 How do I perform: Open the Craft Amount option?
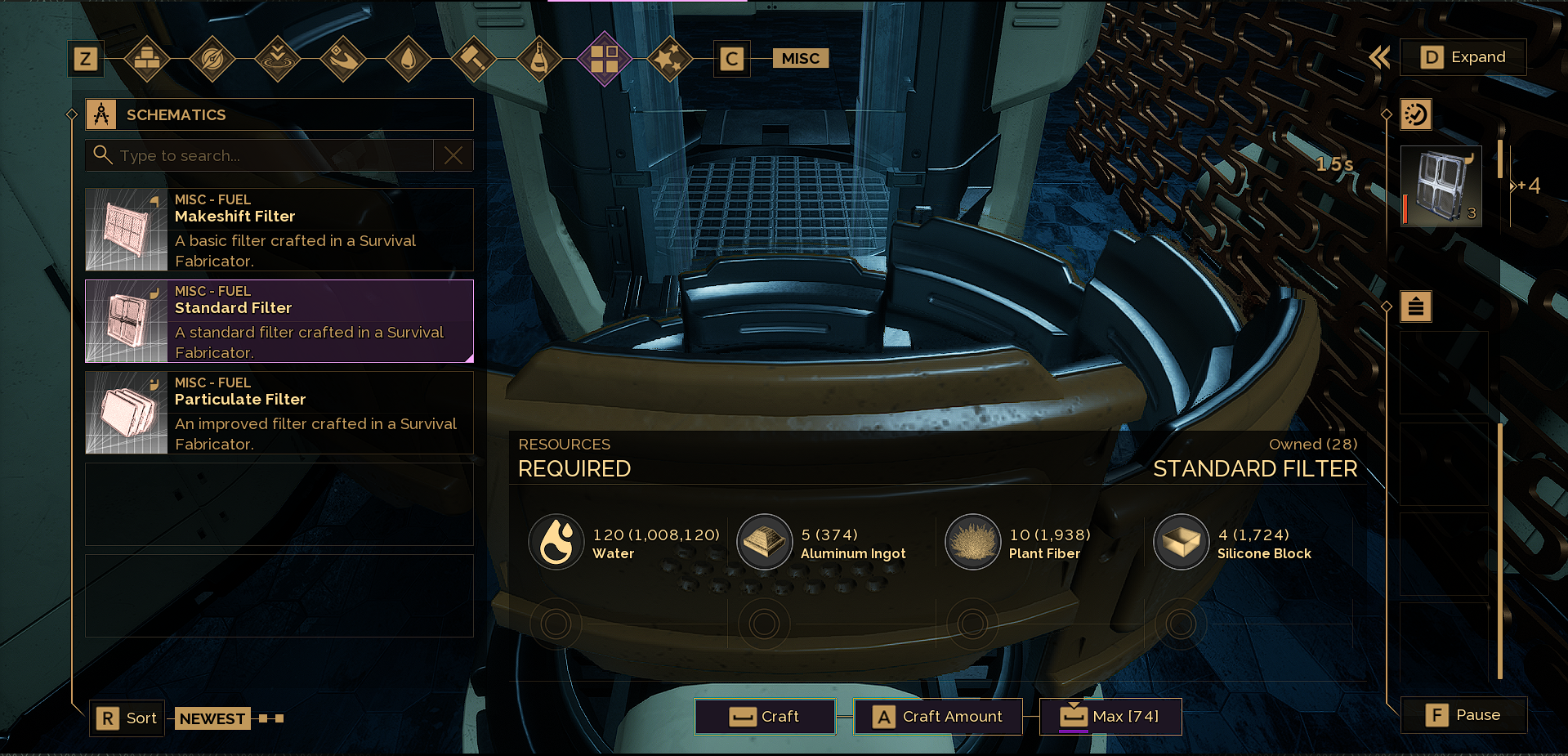tap(937, 717)
